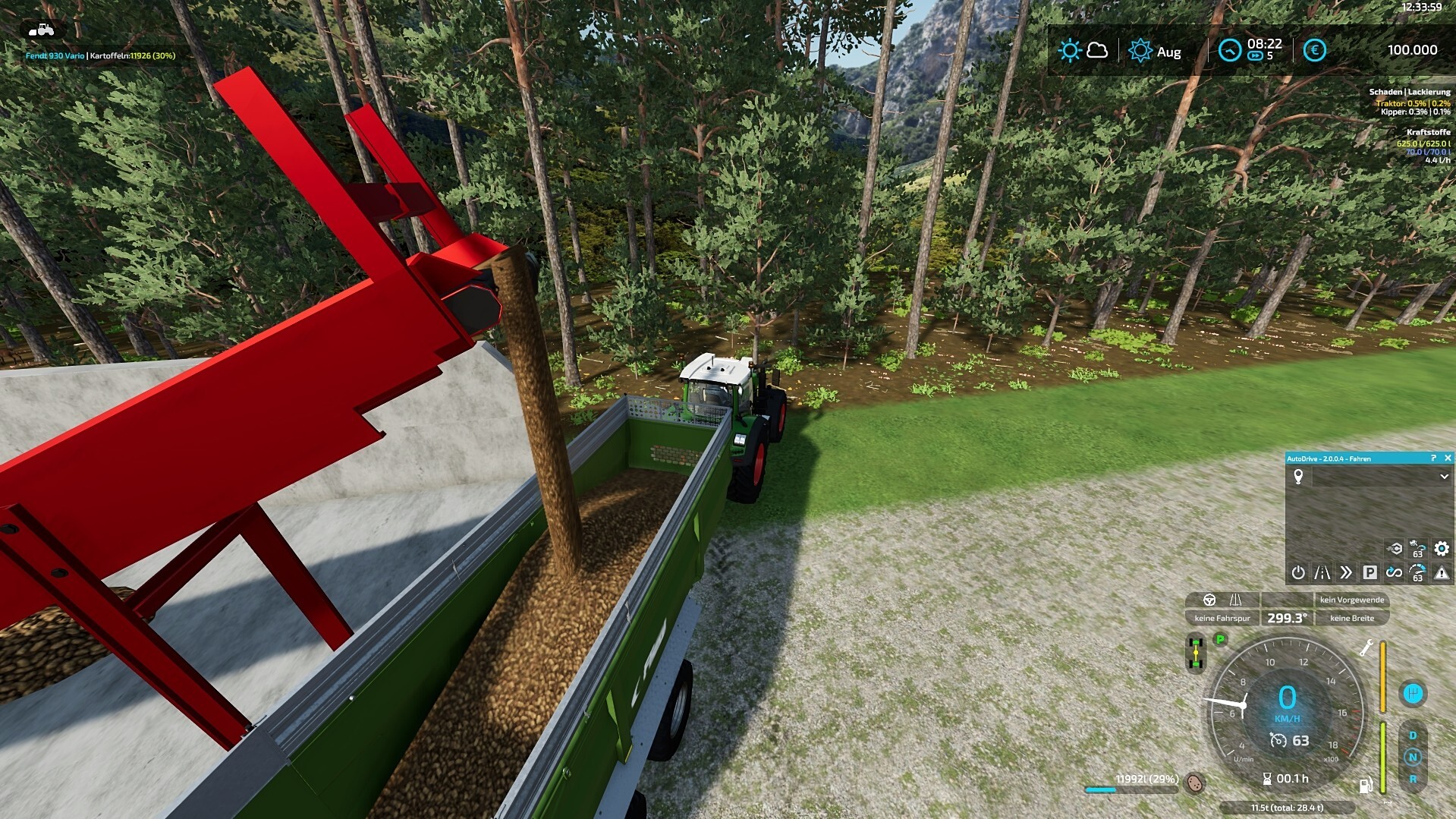Viewport: 1456px width, 819px height.
Task: Expand the AutoDrive destination dropdown
Action: coord(1444,477)
